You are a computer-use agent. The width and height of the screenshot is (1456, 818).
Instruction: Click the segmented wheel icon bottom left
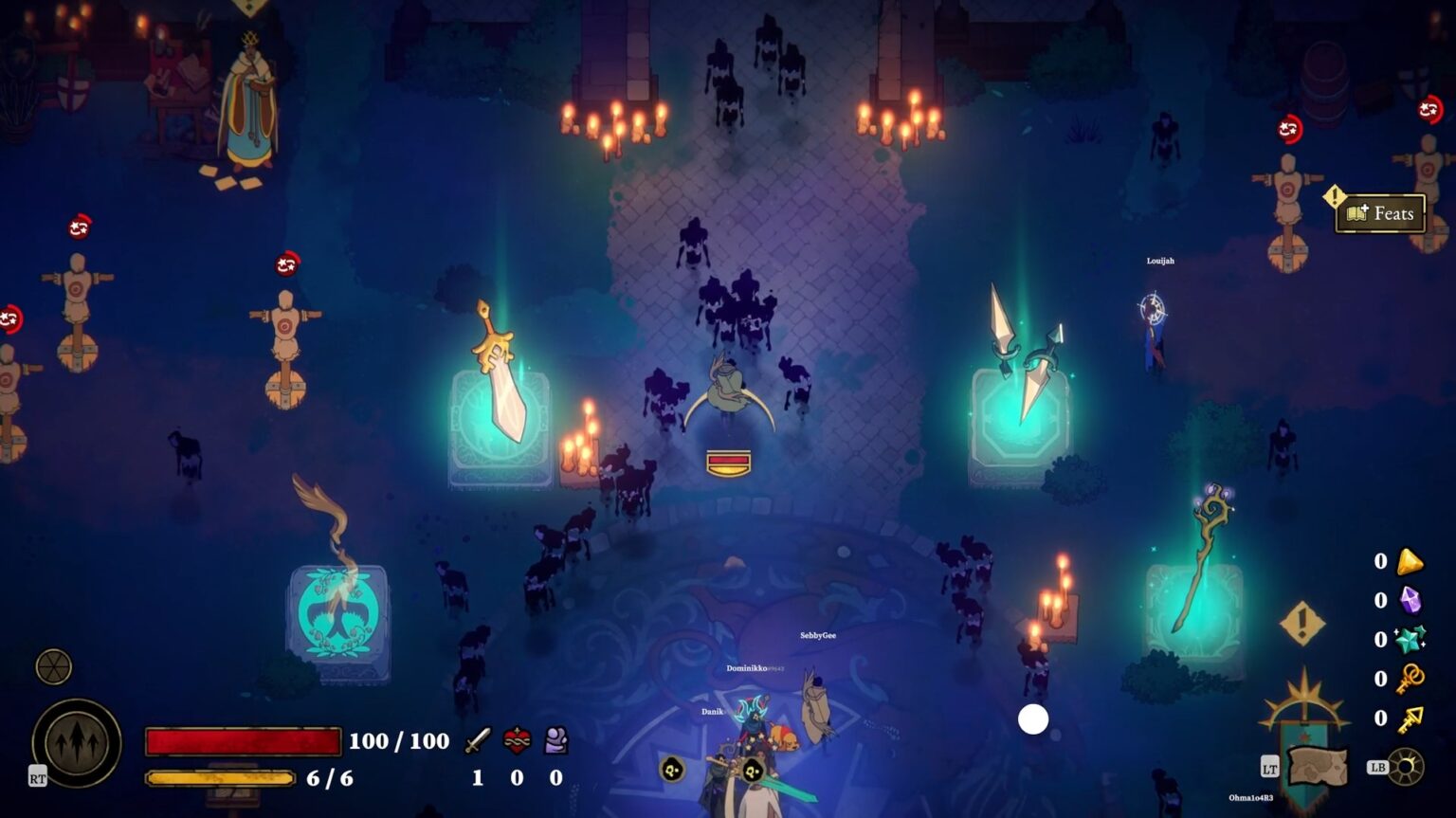coord(55,666)
